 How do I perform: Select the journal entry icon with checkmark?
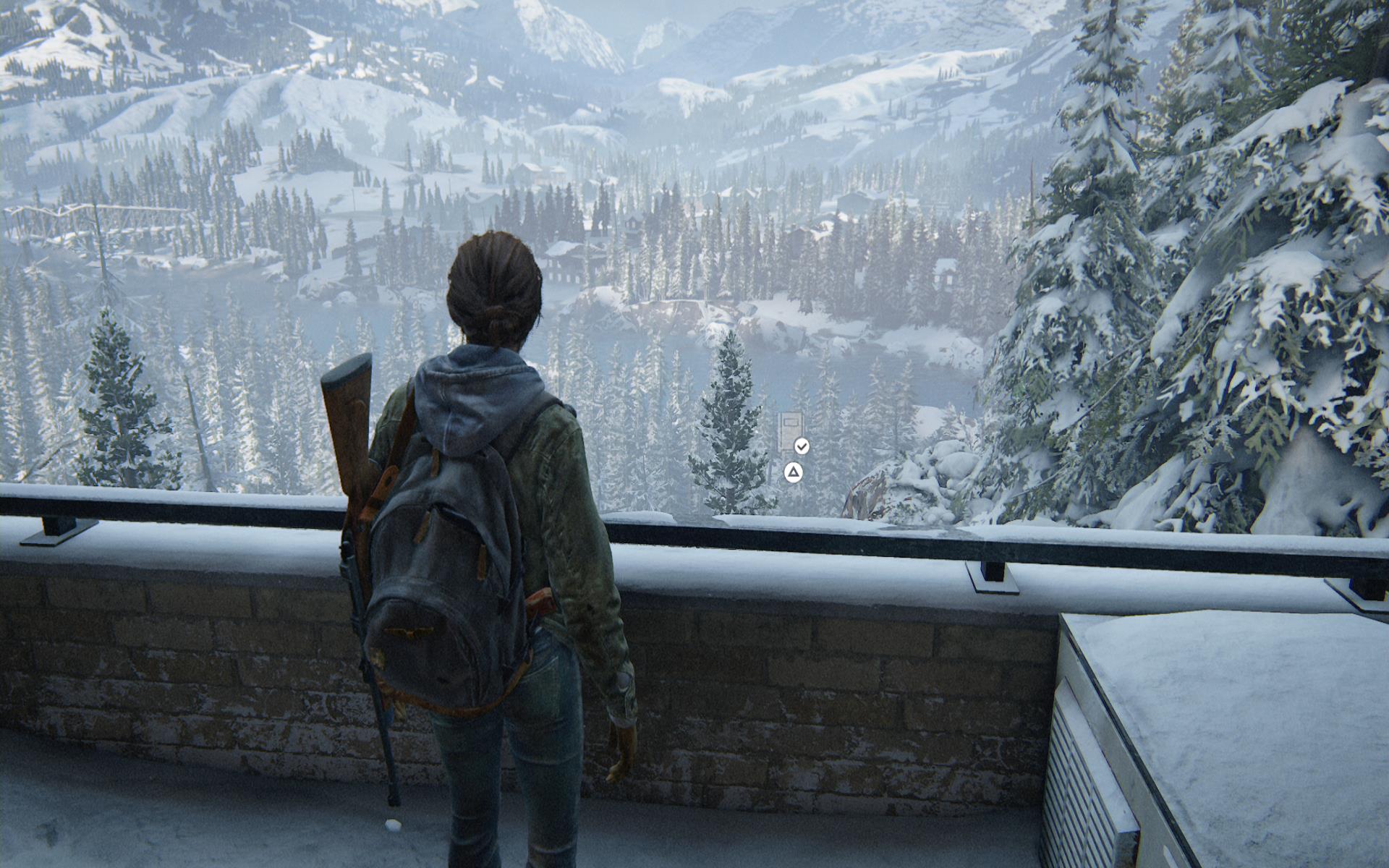(791, 433)
